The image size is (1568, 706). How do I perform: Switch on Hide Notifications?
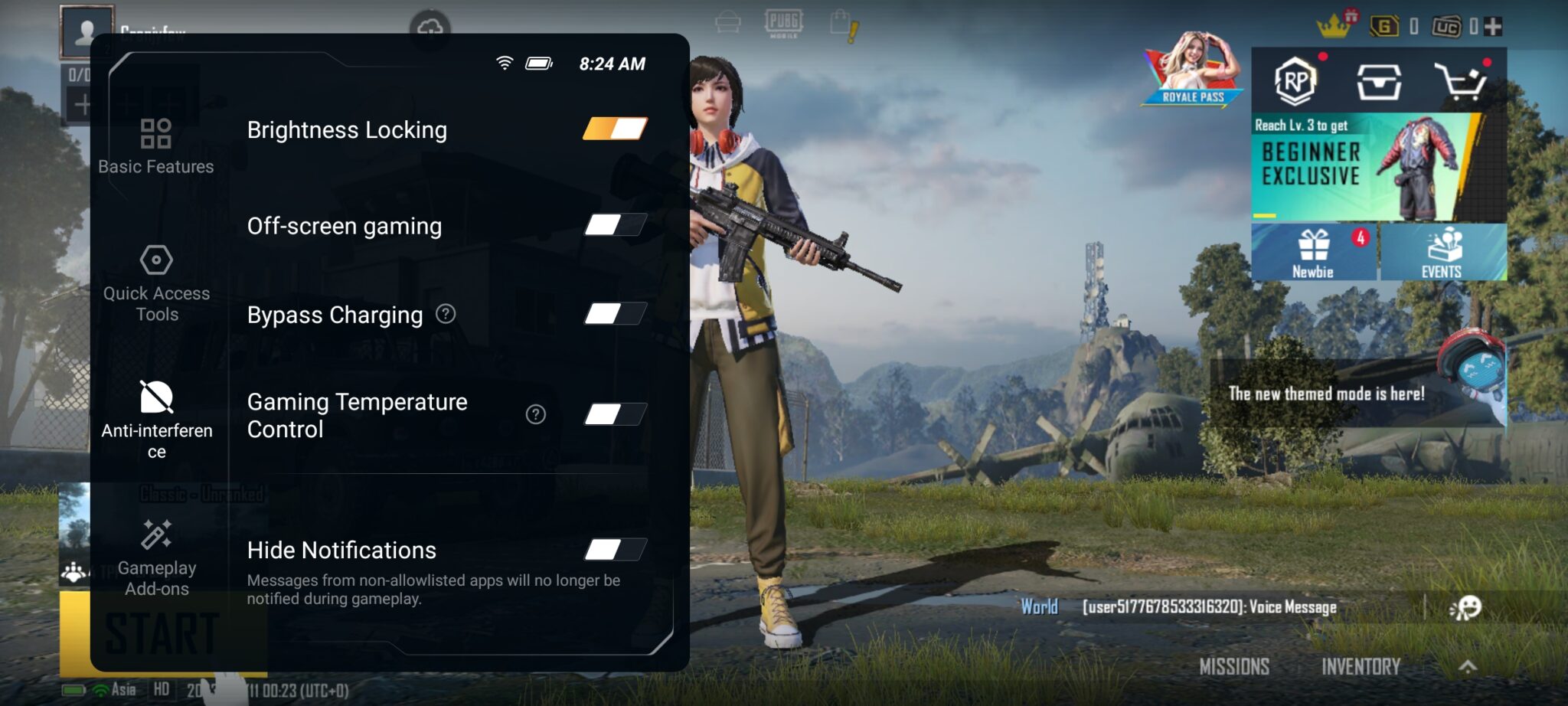[x=615, y=550]
